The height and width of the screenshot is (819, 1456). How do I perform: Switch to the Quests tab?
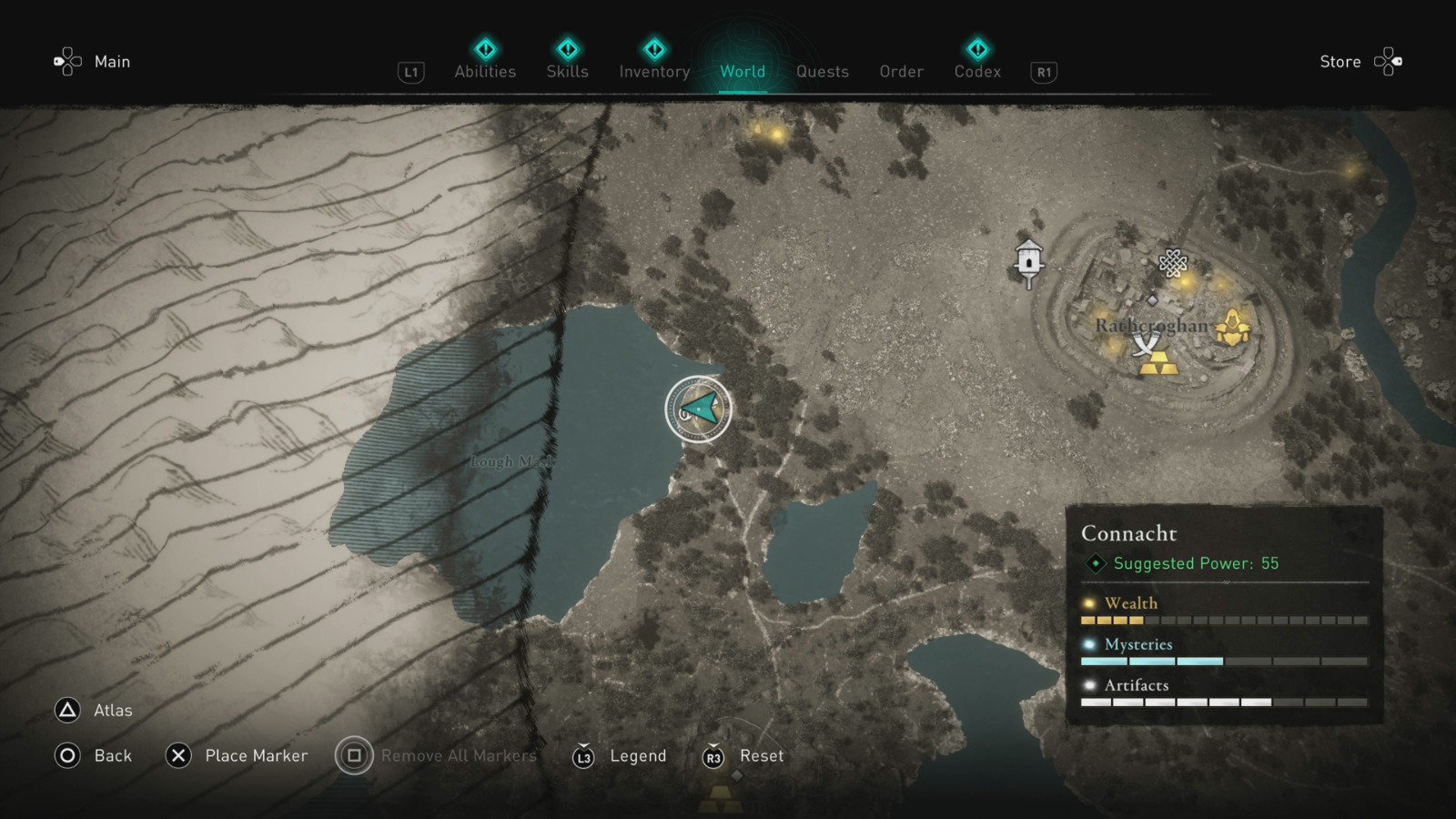822,71
